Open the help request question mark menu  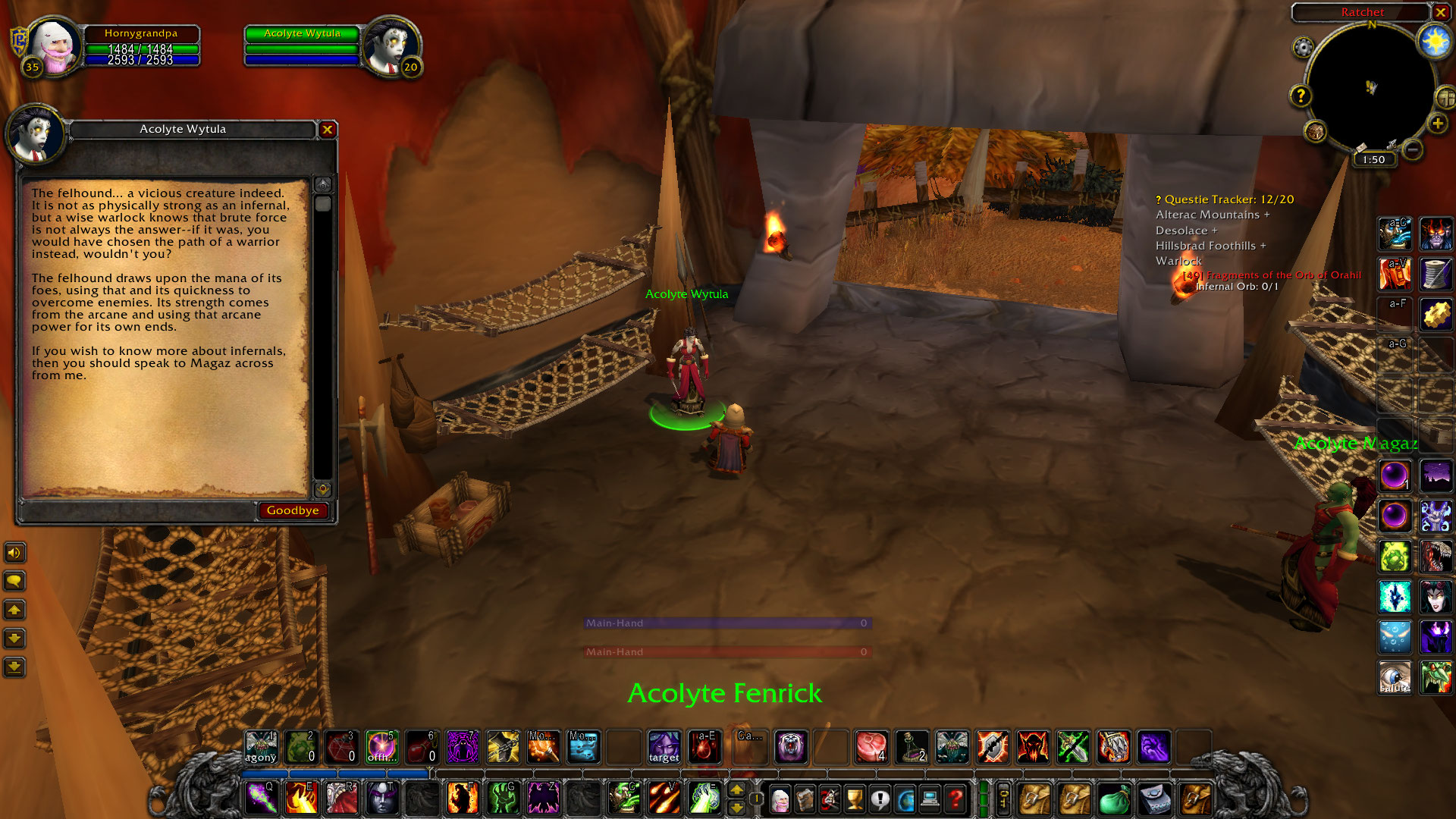pos(955,800)
